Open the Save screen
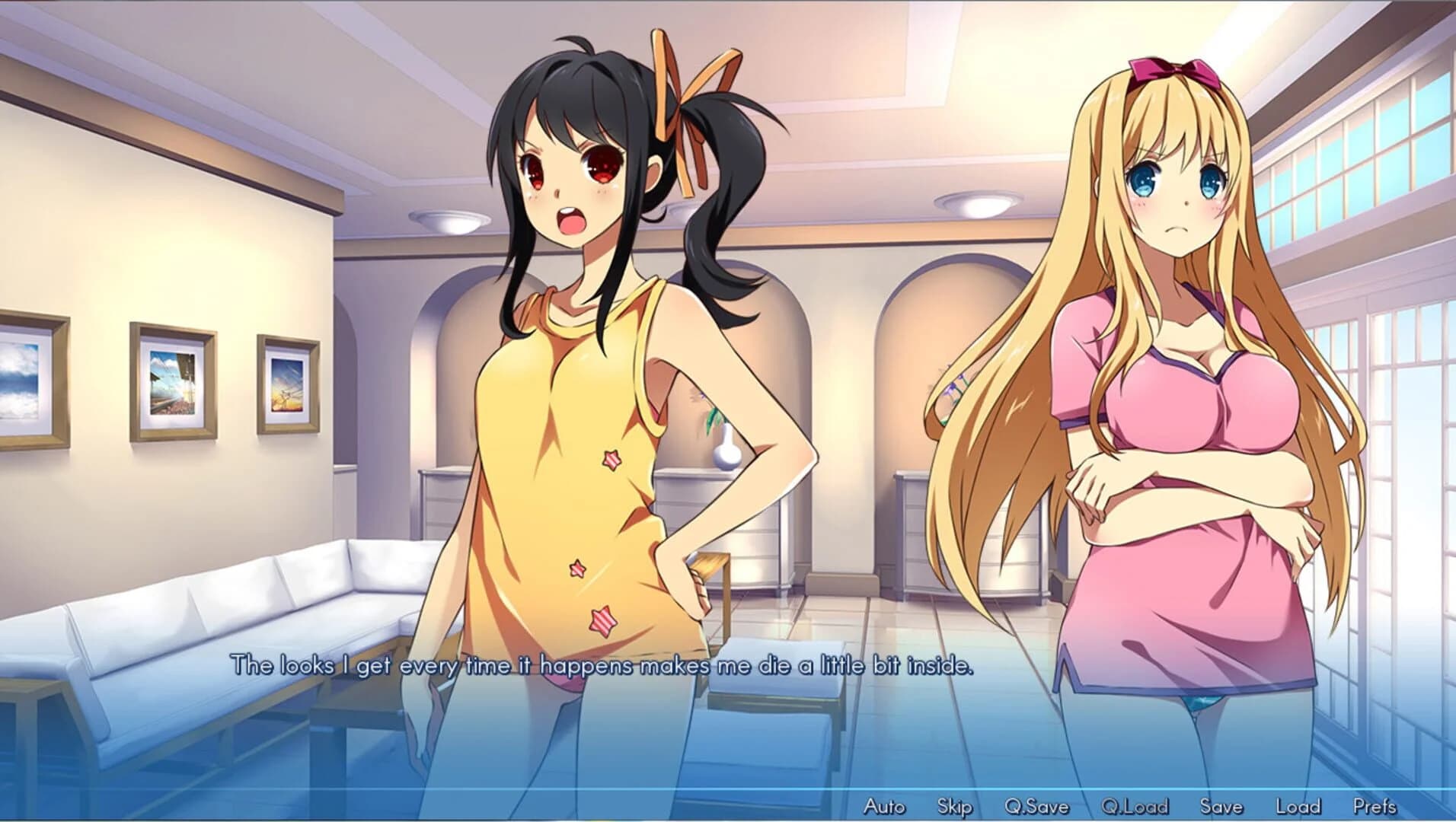Screen dimensions: 1456x822 [x=1221, y=808]
